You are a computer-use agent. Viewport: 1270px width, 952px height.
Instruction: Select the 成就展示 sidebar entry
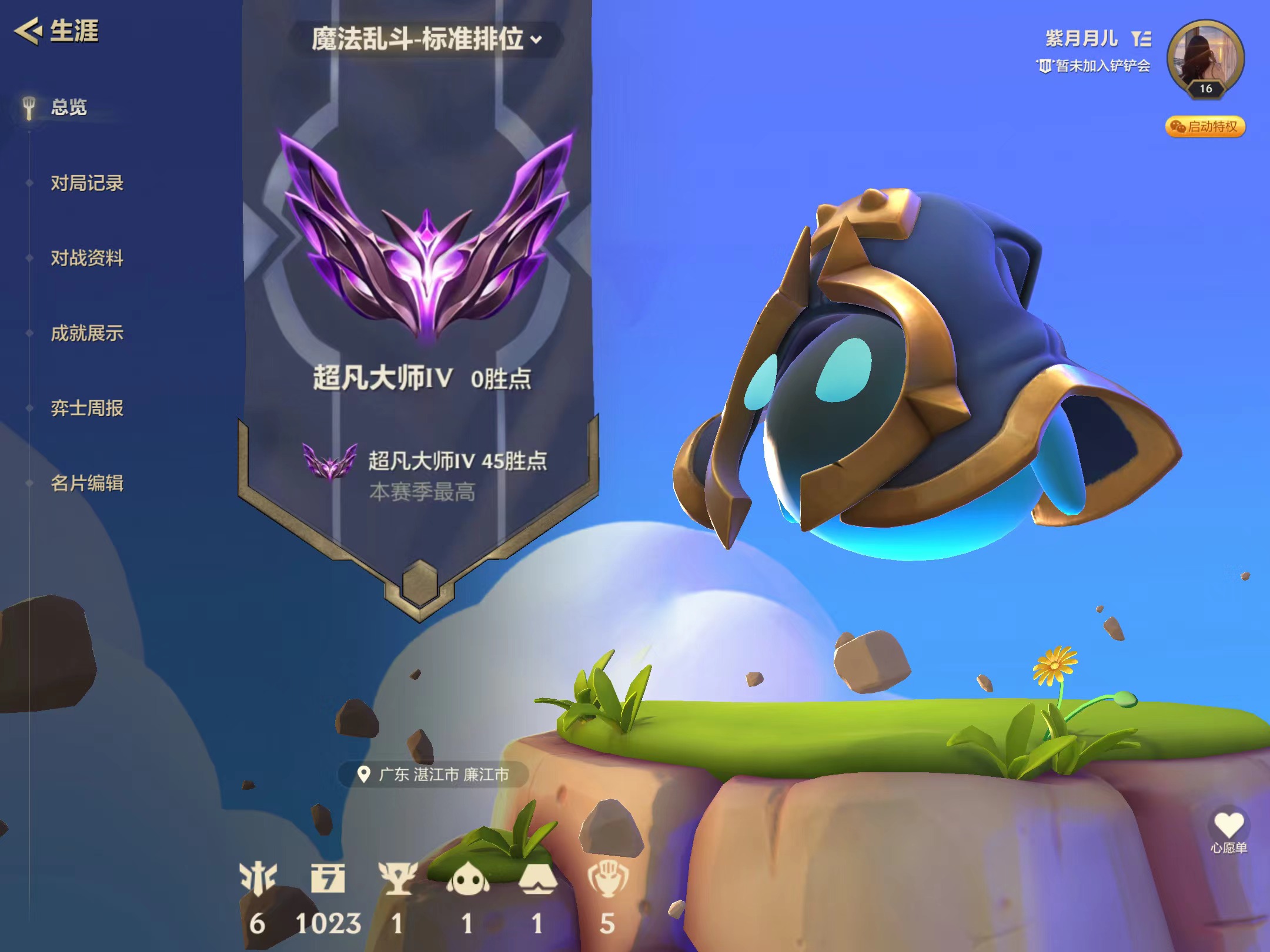pos(87,332)
